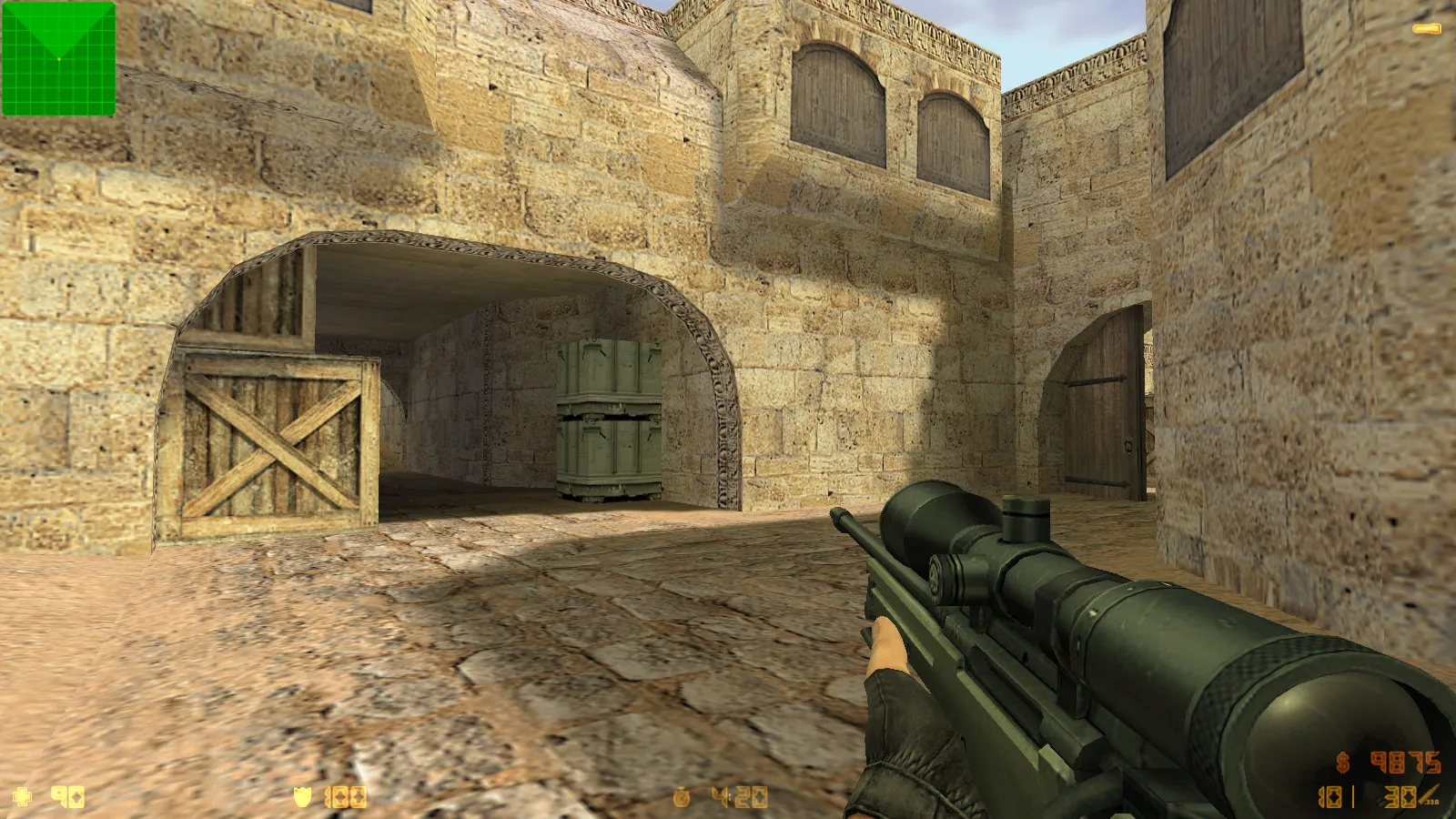Click the radar minimap panel

[x=58, y=58]
